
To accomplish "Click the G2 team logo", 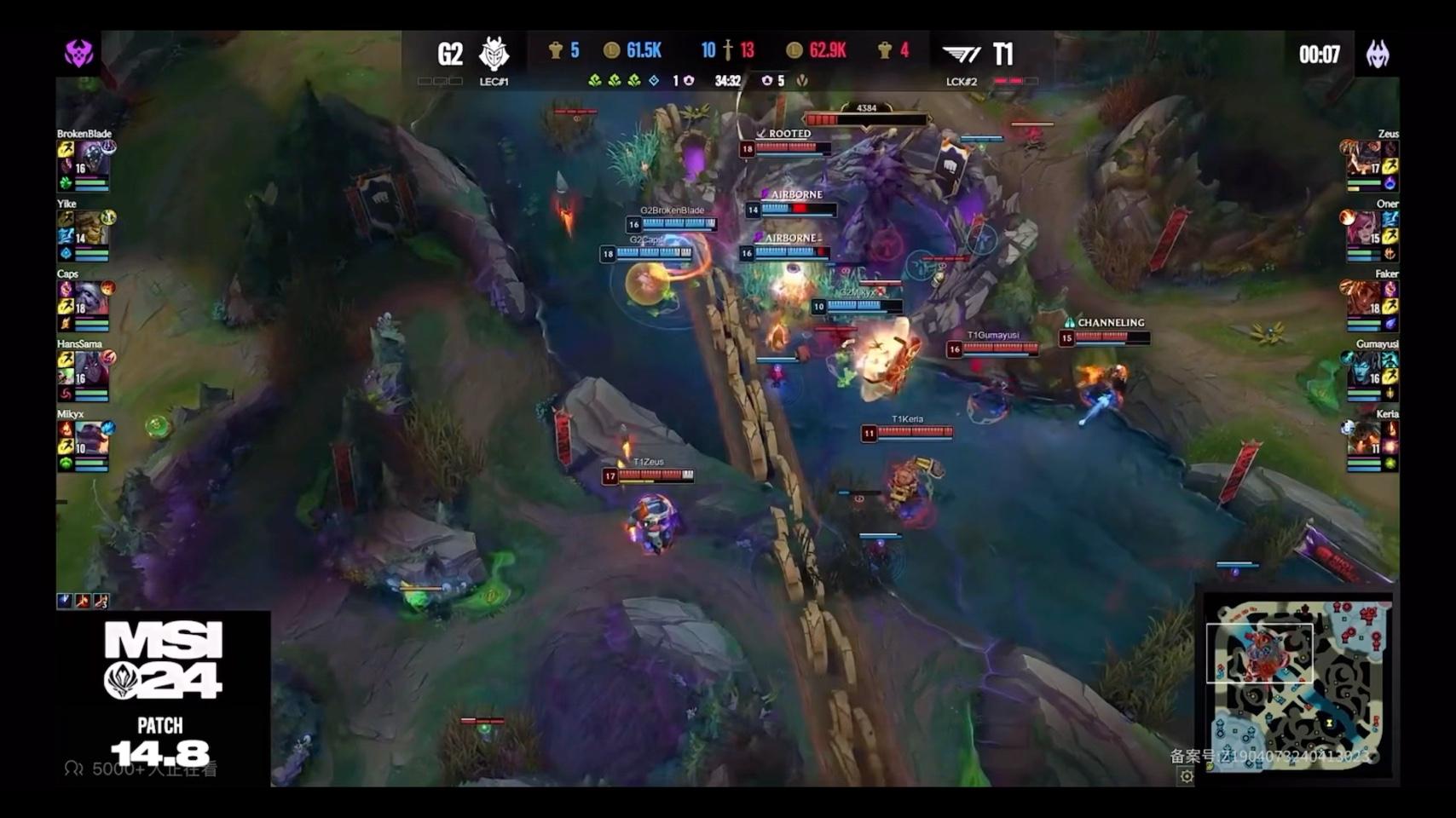I will (x=494, y=54).
